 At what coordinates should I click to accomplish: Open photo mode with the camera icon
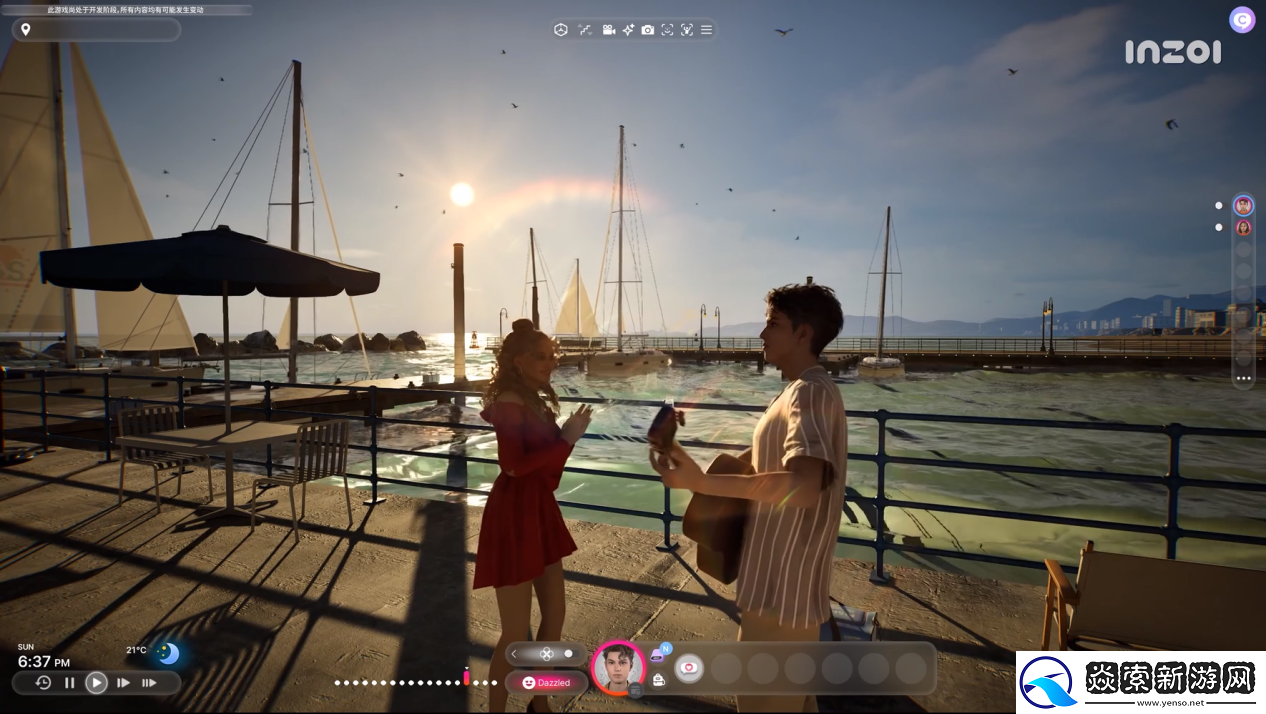point(648,30)
